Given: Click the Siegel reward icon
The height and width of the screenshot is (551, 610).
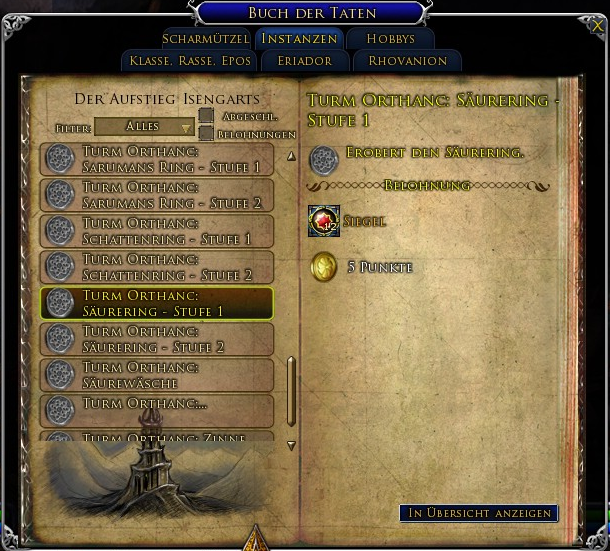Looking at the screenshot, I should 324,221.
